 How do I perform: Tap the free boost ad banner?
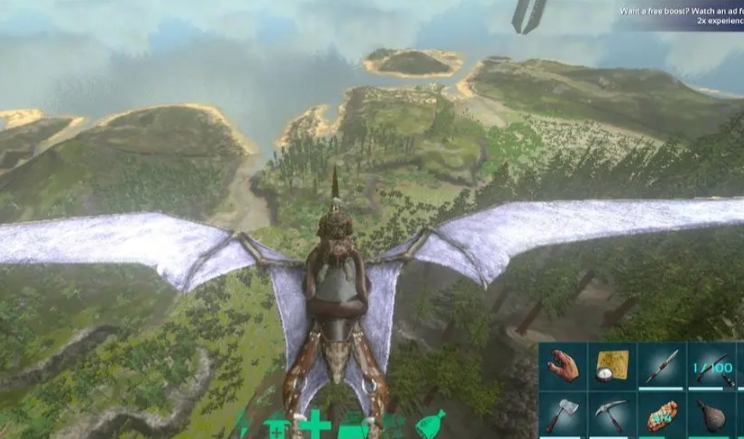click(x=680, y=15)
